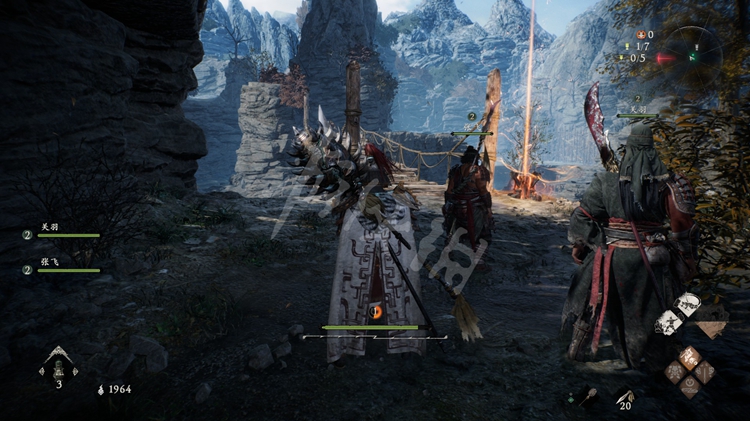Activate the bottom diamond spell icon
The image size is (750, 421).
coord(689,386)
